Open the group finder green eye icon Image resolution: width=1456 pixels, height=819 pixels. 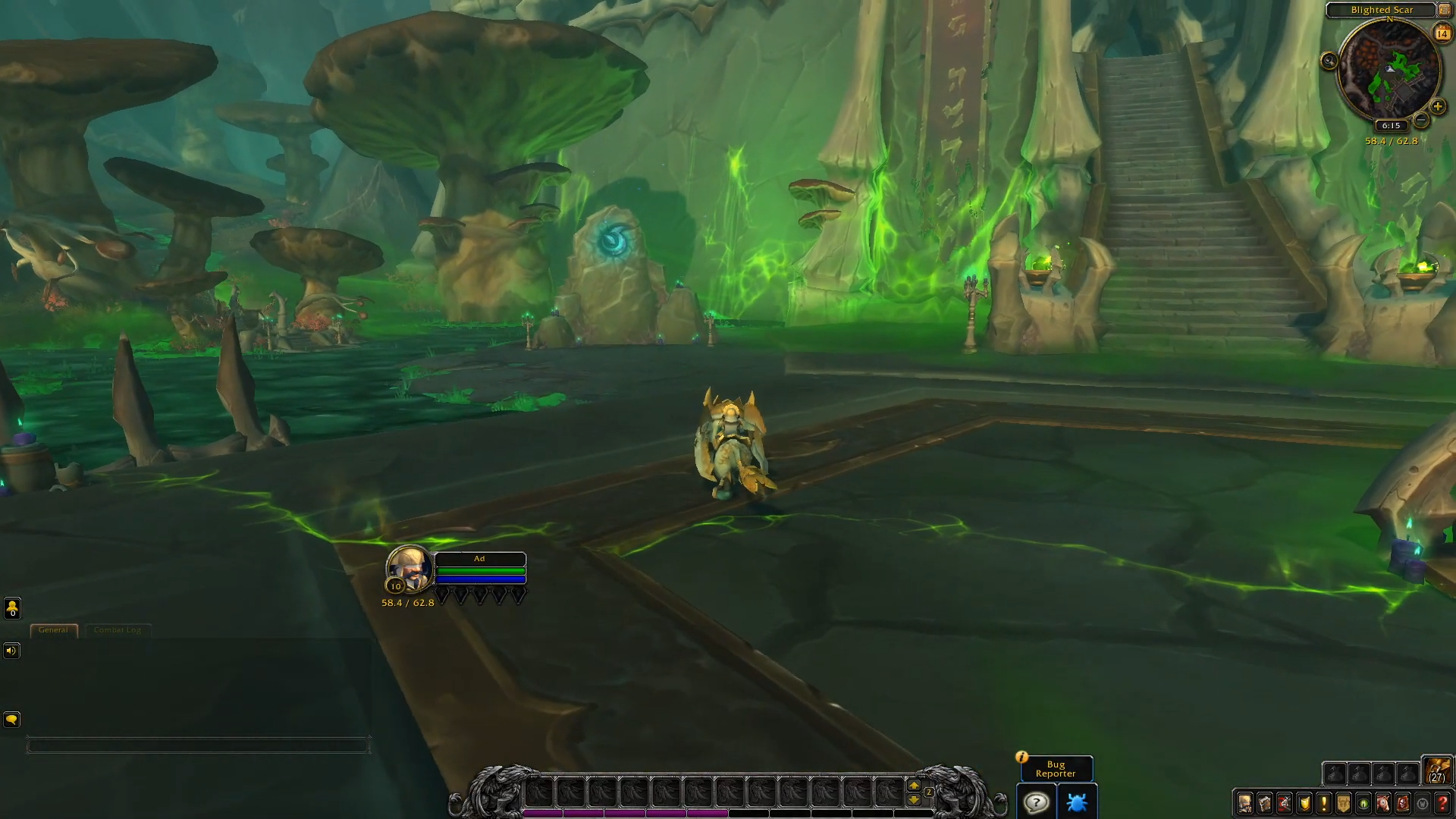(x=1363, y=803)
